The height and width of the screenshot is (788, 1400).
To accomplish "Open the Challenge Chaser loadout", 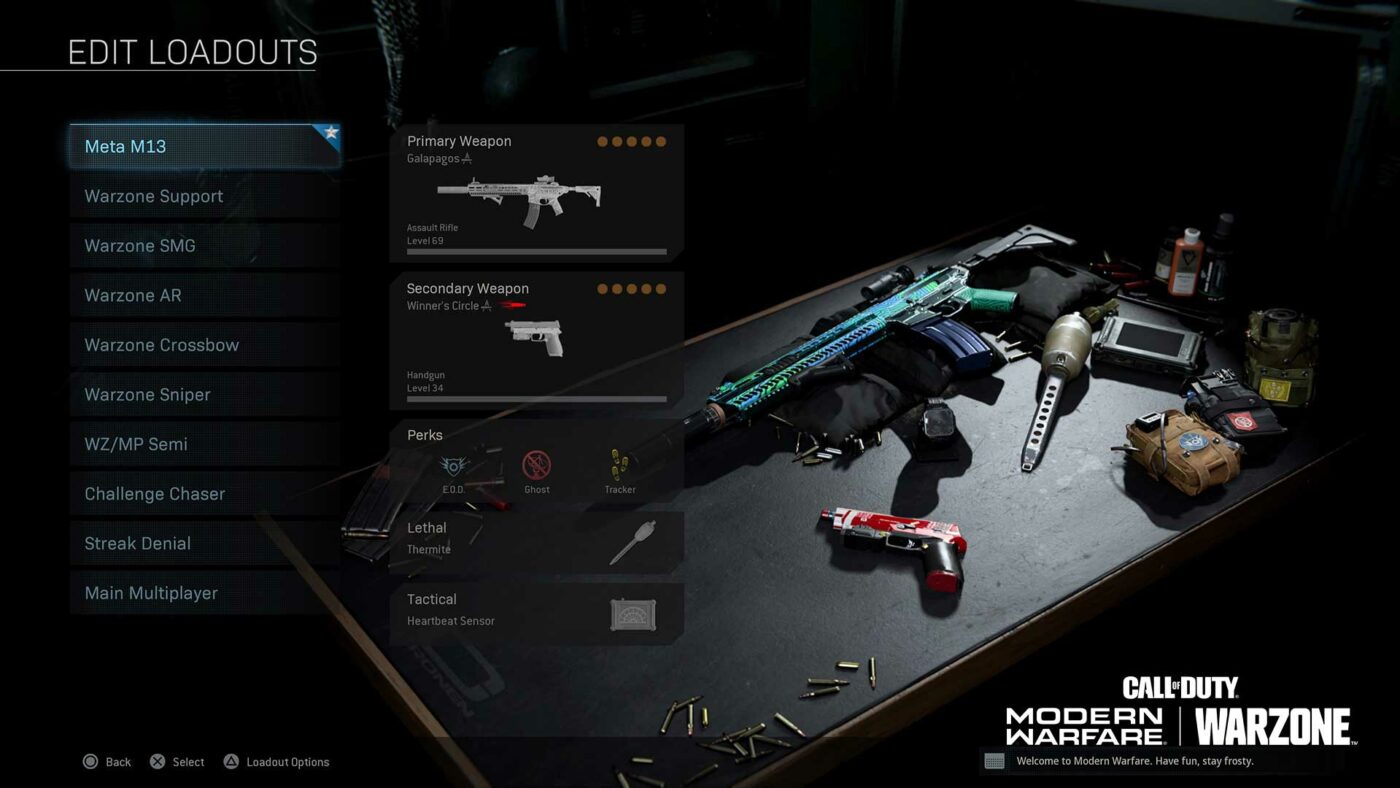I will click(155, 493).
